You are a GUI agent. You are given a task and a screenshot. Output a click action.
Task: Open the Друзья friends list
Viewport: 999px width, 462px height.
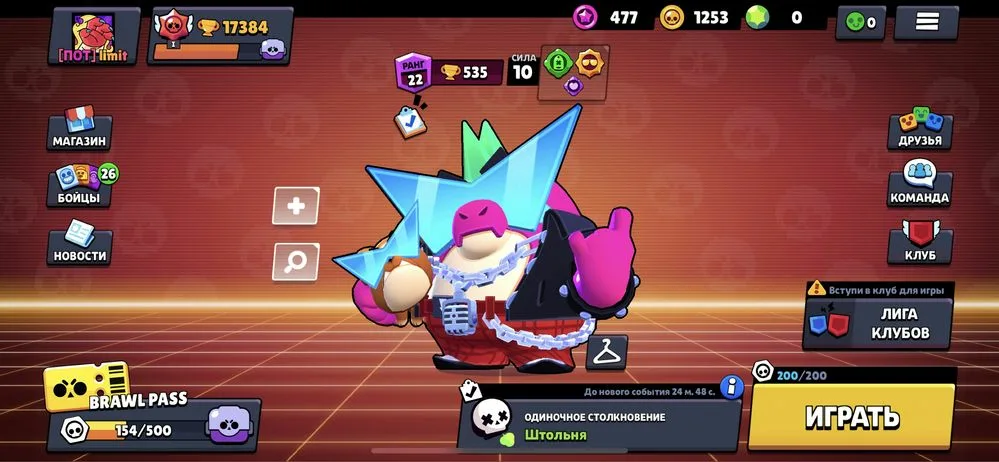[920, 129]
